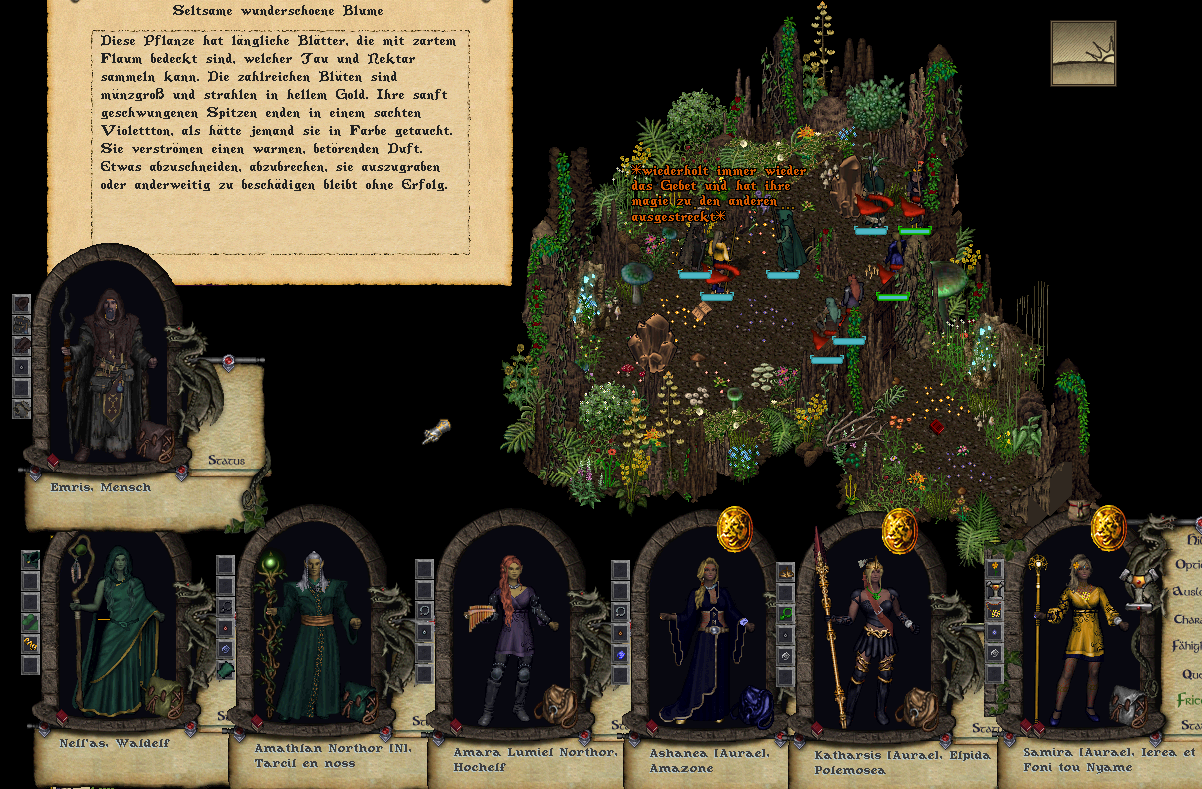Image resolution: width=1202 pixels, height=789 pixels.
Task: Click the gold medallion above Katharsis's paperdoll
Action: (x=899, y=528)
